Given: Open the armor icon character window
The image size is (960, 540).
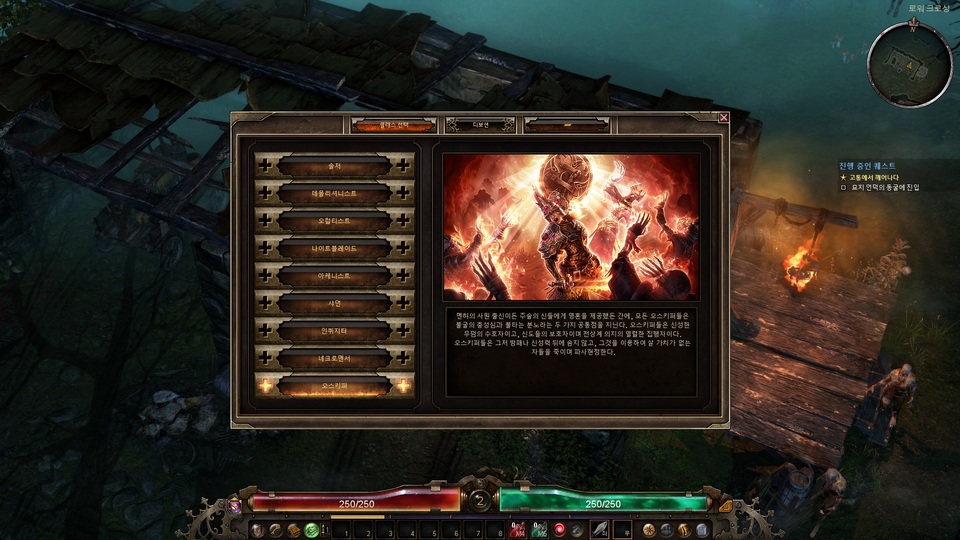Looking at the screenshot, I should [x=258, y=529].
